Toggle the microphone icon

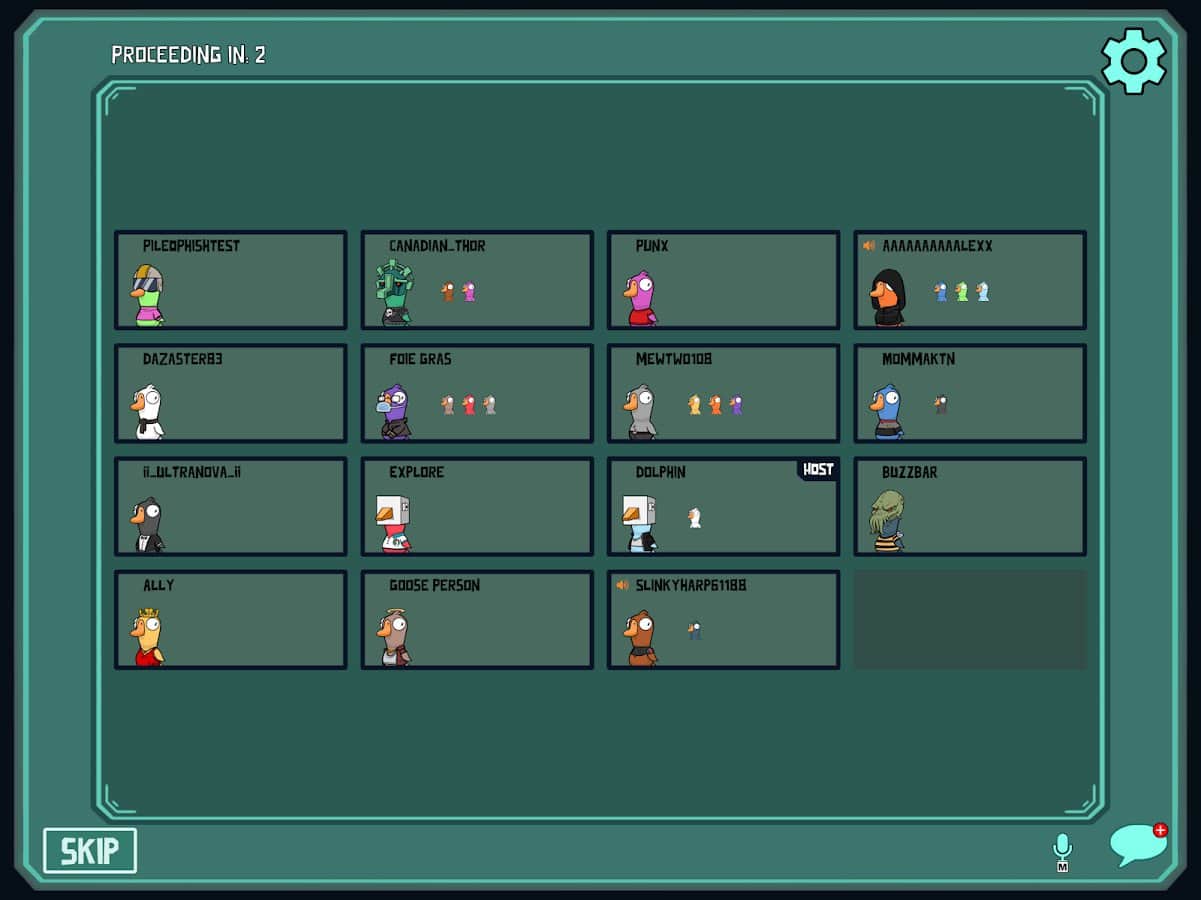click(x=1062, y=850)
